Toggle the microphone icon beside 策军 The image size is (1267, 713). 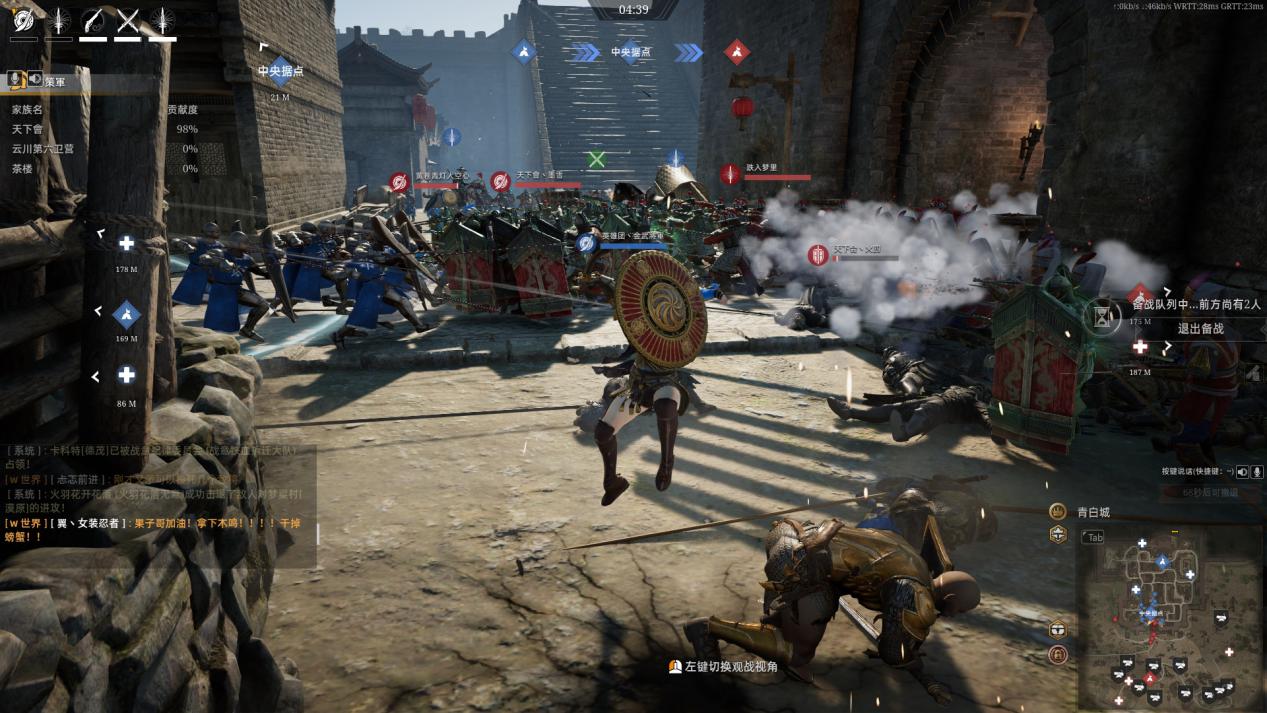click(17, 79)
